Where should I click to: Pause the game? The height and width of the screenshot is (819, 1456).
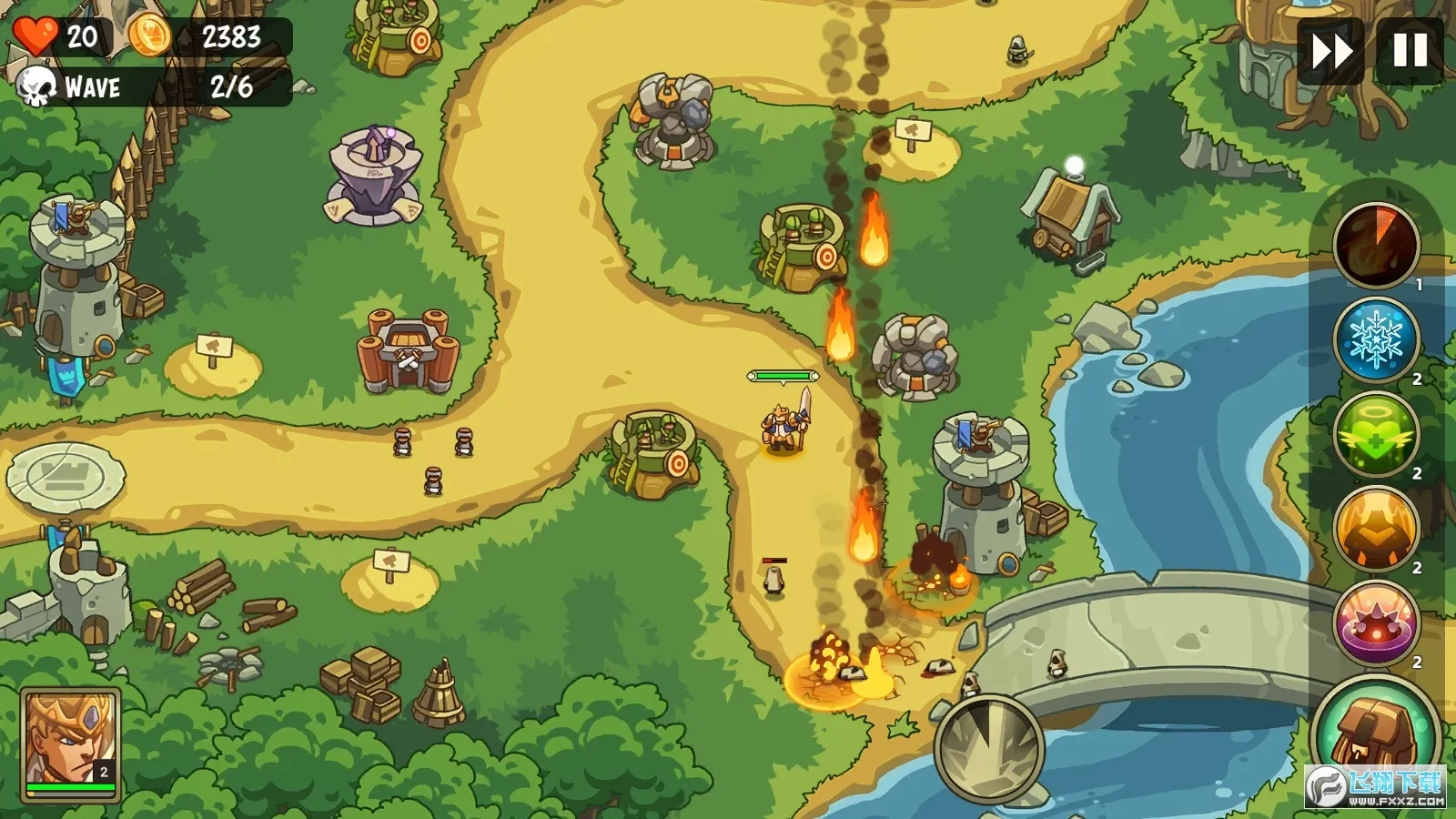pyautogui.click(x=1407, y=52)
